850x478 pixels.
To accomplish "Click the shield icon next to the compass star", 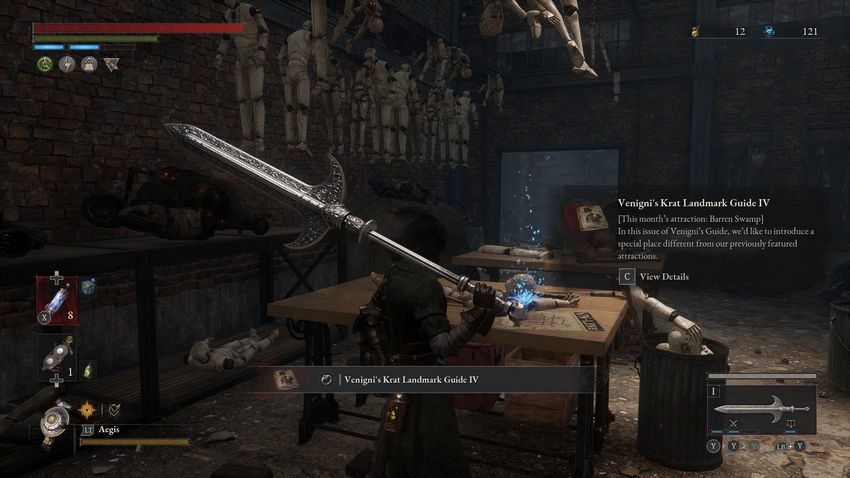I will pos(114,408).
